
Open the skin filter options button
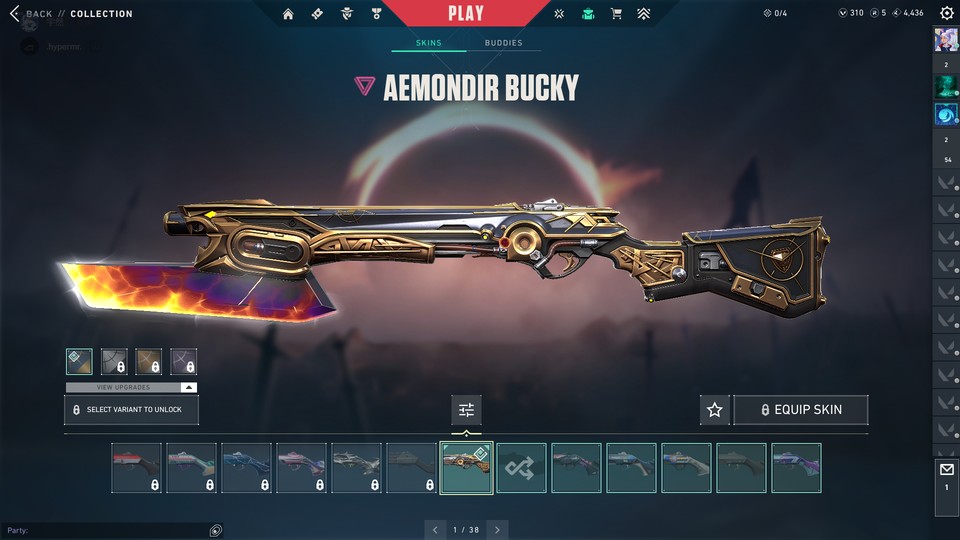point(466,409)
